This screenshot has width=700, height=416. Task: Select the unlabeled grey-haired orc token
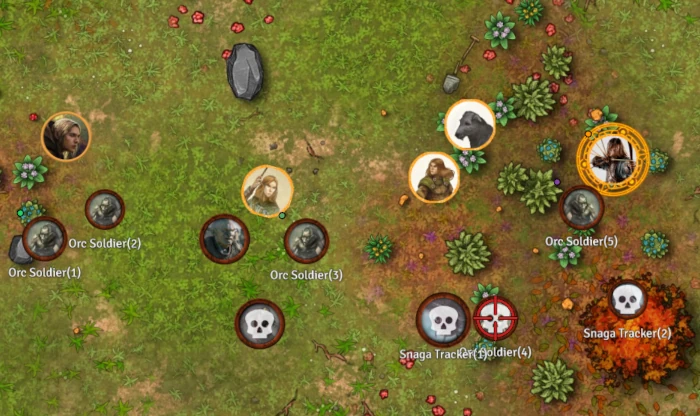coord(224,239)
